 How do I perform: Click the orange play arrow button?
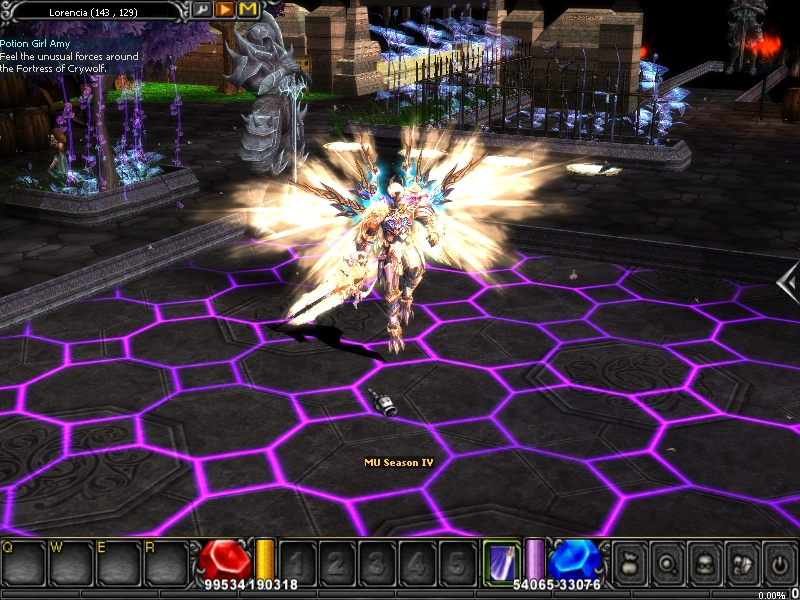(225, 9)
